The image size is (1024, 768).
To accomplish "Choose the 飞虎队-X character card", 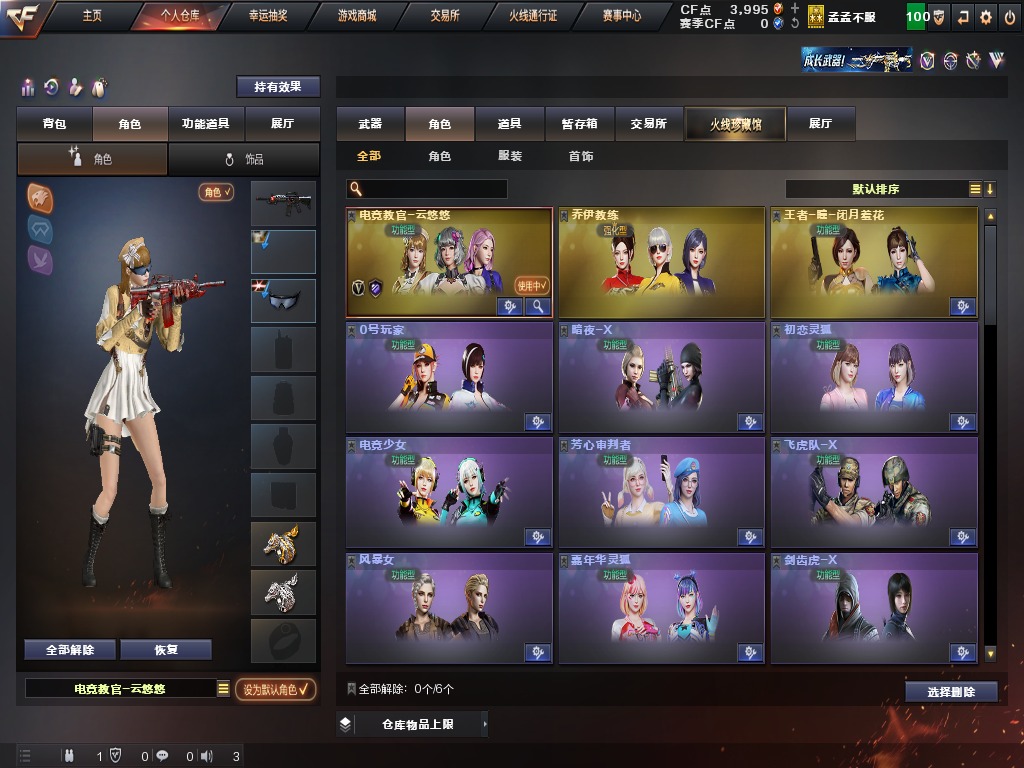I will (x=873, y=490).
